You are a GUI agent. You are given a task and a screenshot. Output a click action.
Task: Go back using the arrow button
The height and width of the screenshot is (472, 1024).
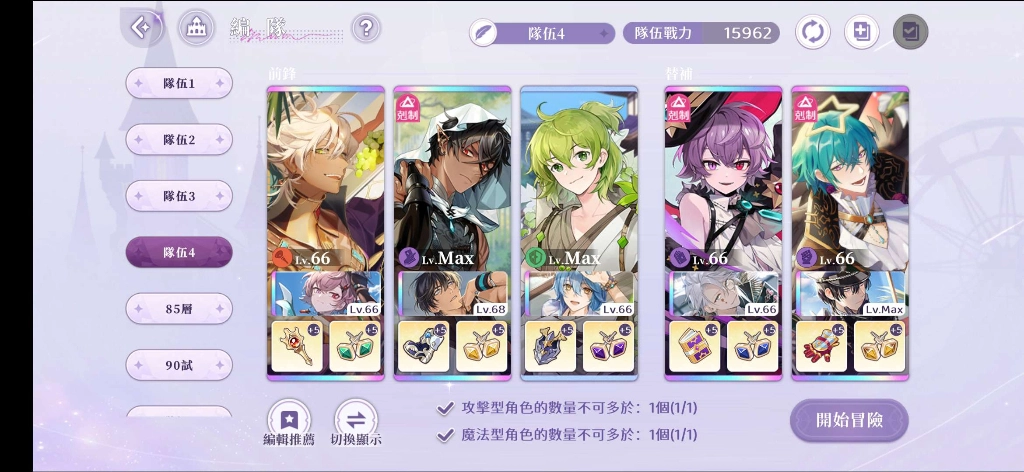click(143, 28)
